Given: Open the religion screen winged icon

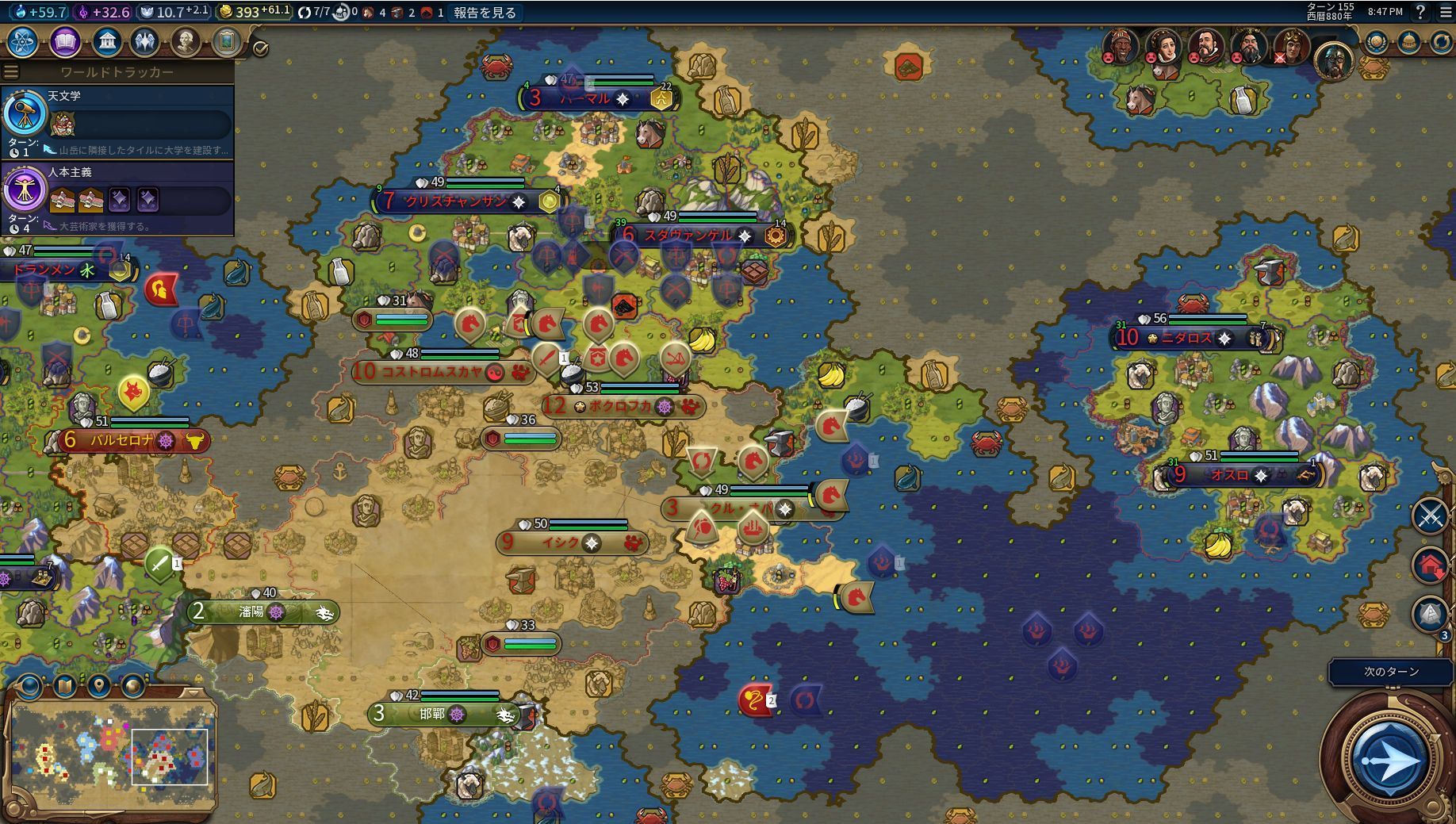Looking at the screenshot, I should pyautogui.click(x=144, y=42).
